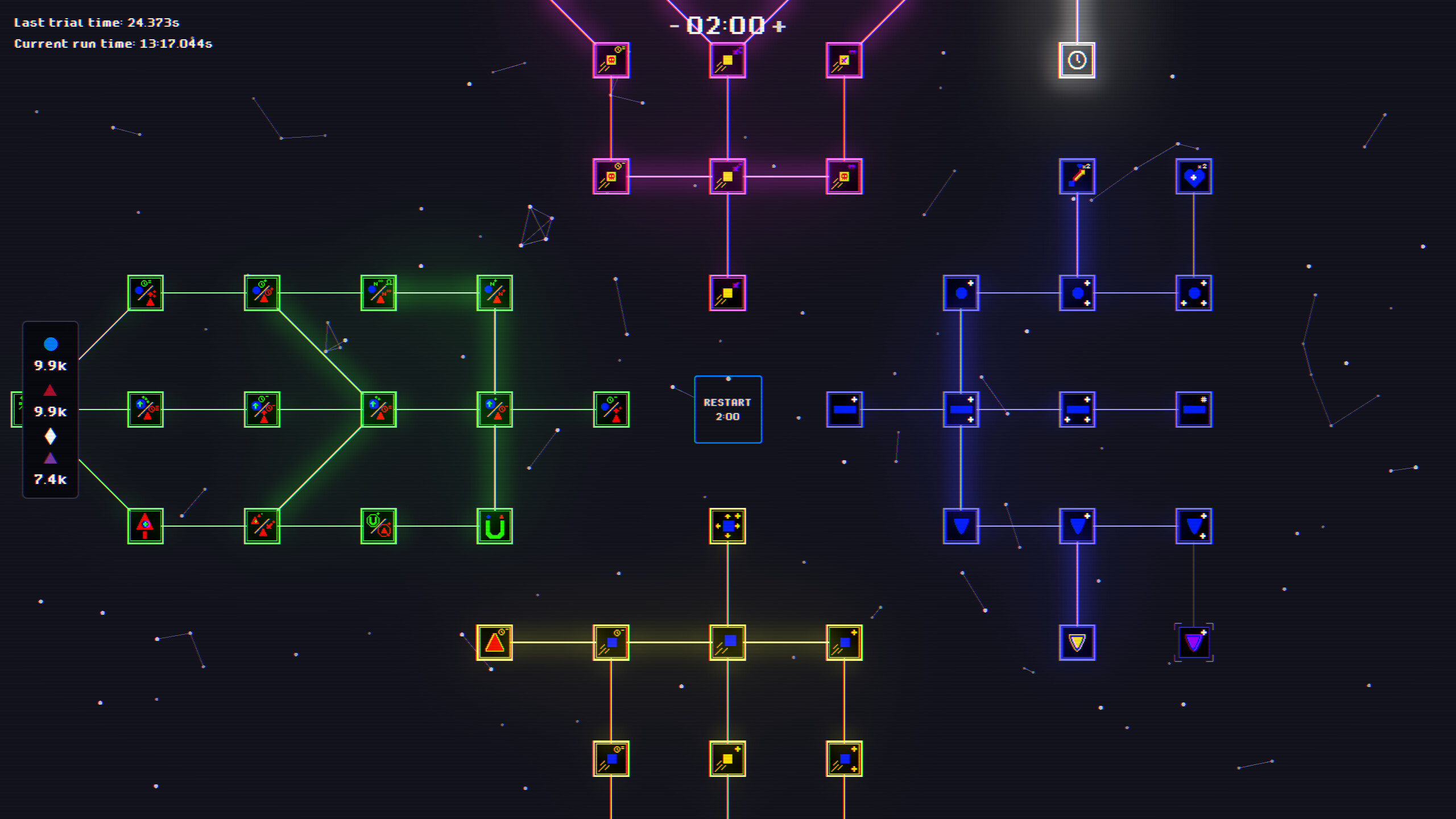The image size is (1456, 819).
Task: Toggle the yellow square node with four expansion arrows
Action: pyautogui.click(x=728, y=526)
